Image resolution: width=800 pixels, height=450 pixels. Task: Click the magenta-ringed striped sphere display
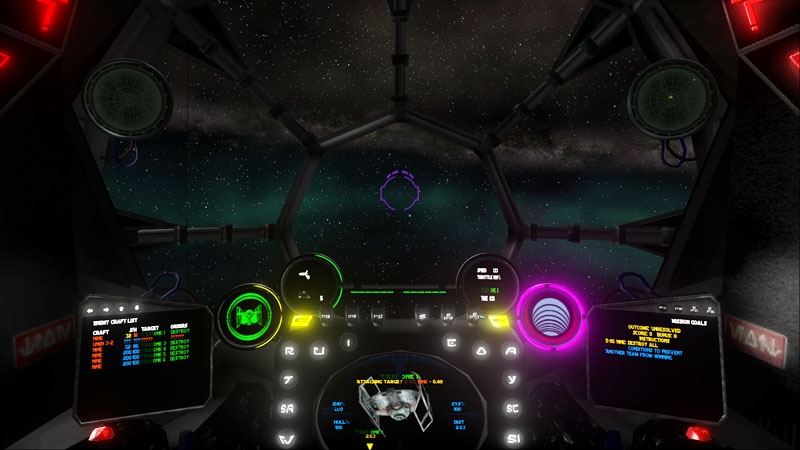click(549, 312)
